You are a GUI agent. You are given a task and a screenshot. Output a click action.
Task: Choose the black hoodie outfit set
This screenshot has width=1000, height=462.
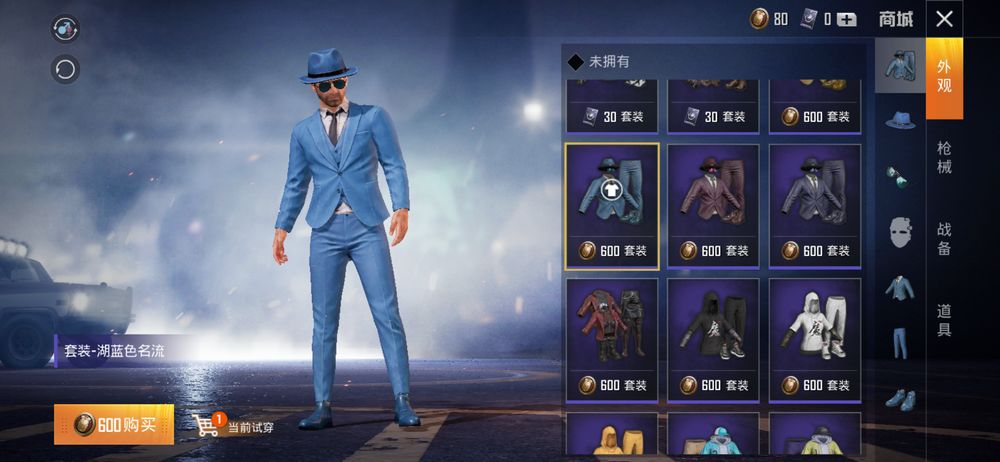[714, 340]
